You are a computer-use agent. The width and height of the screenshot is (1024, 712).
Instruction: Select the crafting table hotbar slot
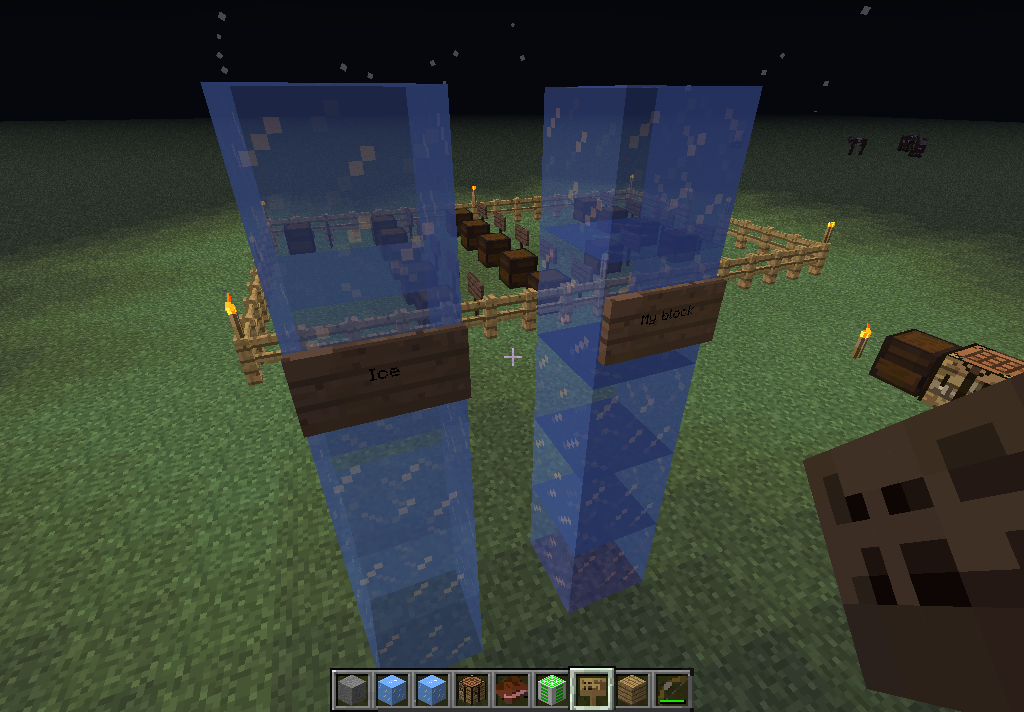(471, 689)
